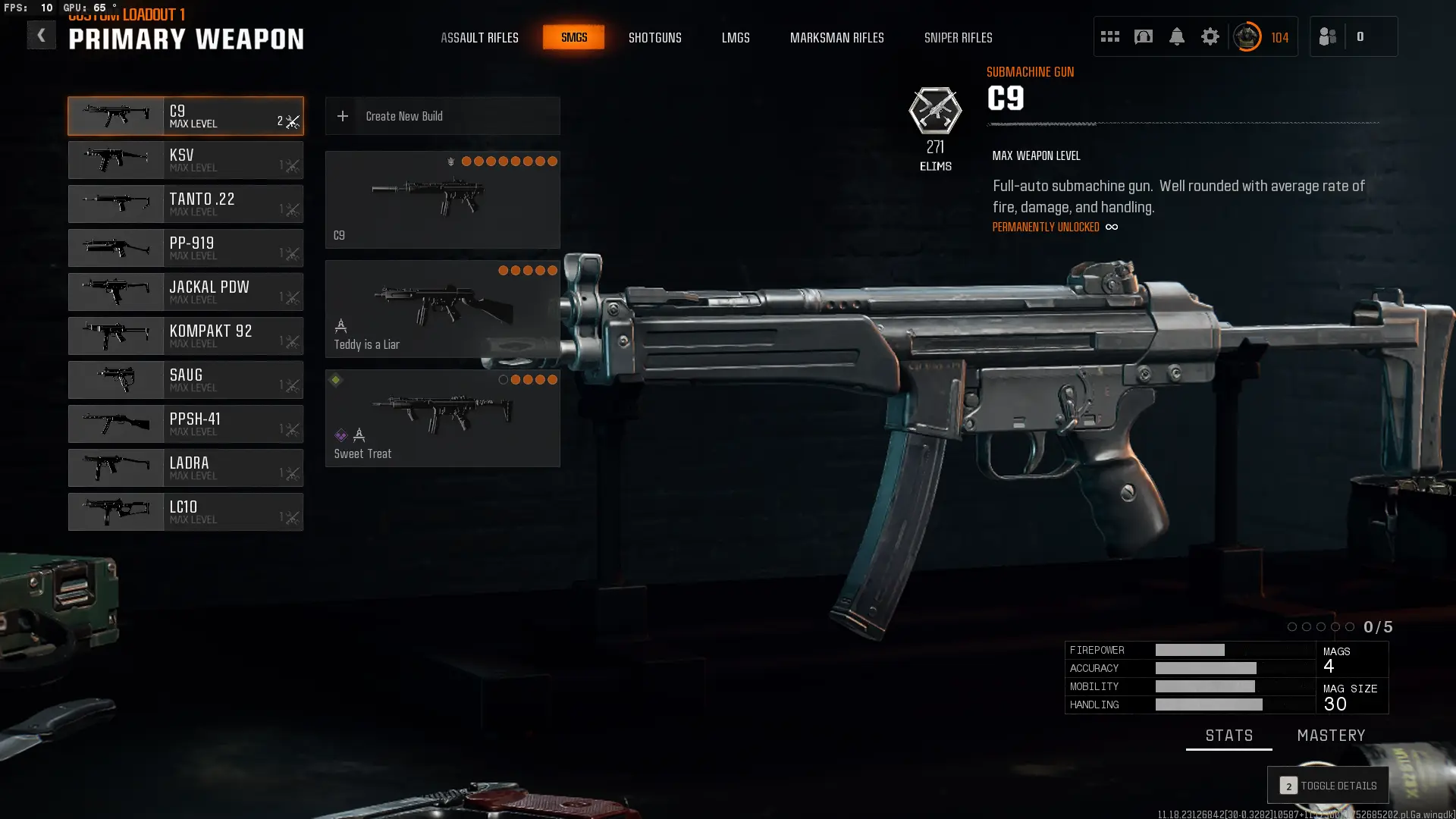The image size is (1456, 819).
Task: Open the Mastery tab
Action: click(1331, 736)
